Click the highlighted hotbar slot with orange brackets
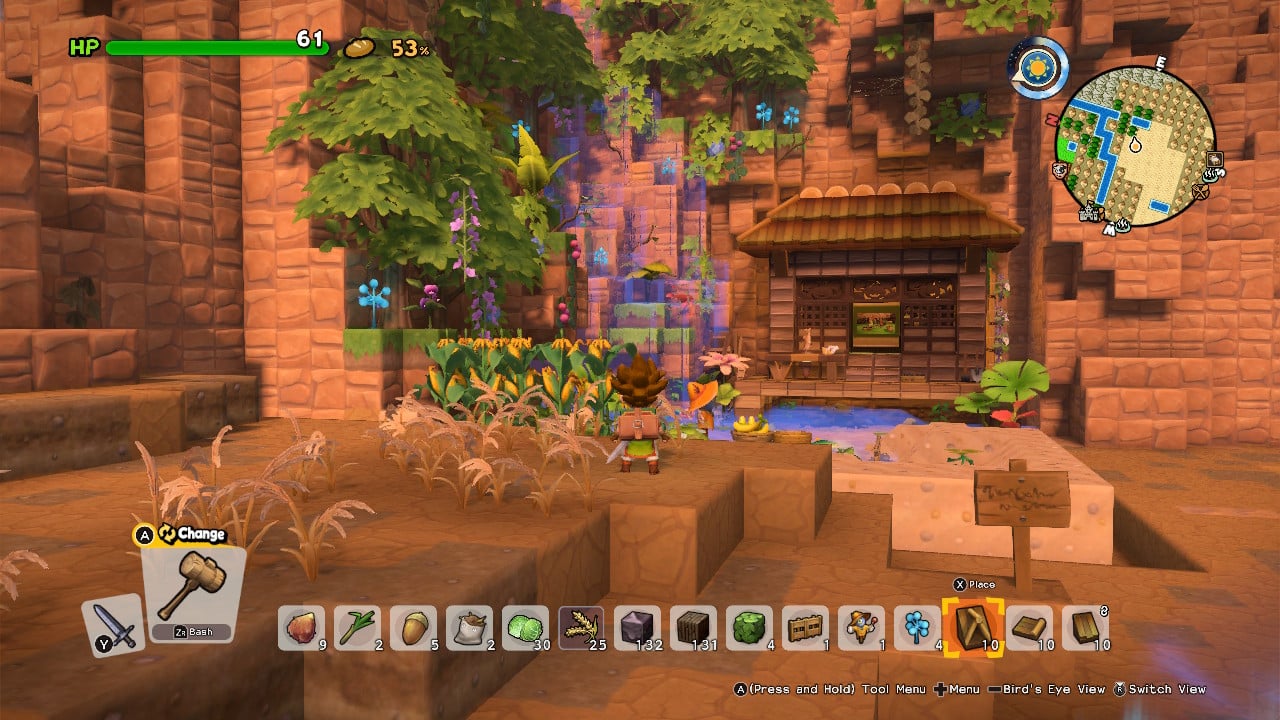This screenshot has height=720, width=1280. 973,628
